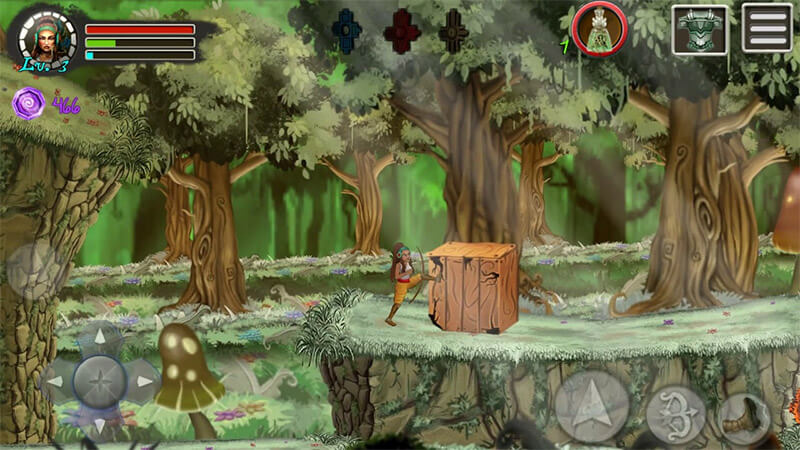800x450 pixels.
Task: Select the red cross rune icon
Action: (401, 32)
